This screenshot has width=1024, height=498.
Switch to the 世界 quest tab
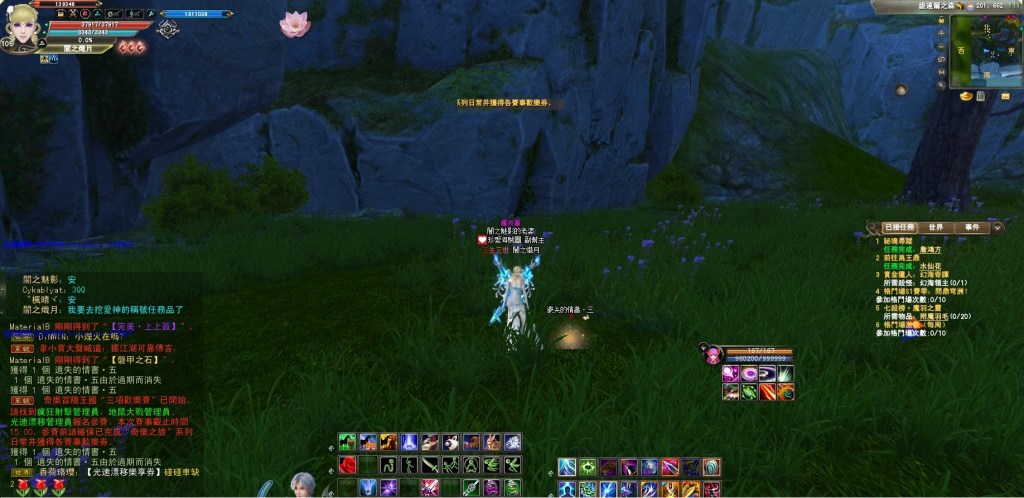(935, 228)
